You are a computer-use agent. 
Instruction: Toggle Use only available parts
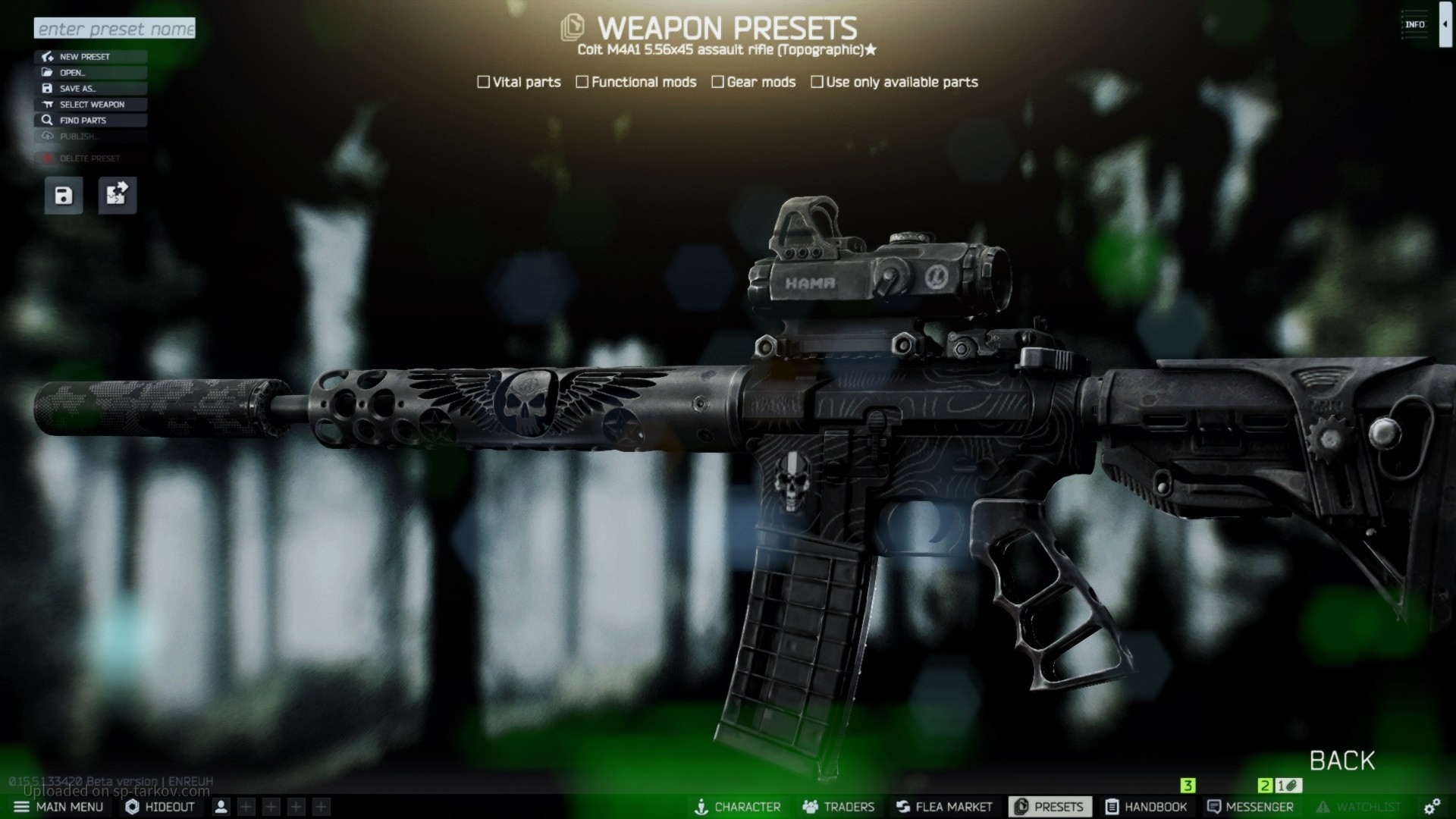(817, 82)
